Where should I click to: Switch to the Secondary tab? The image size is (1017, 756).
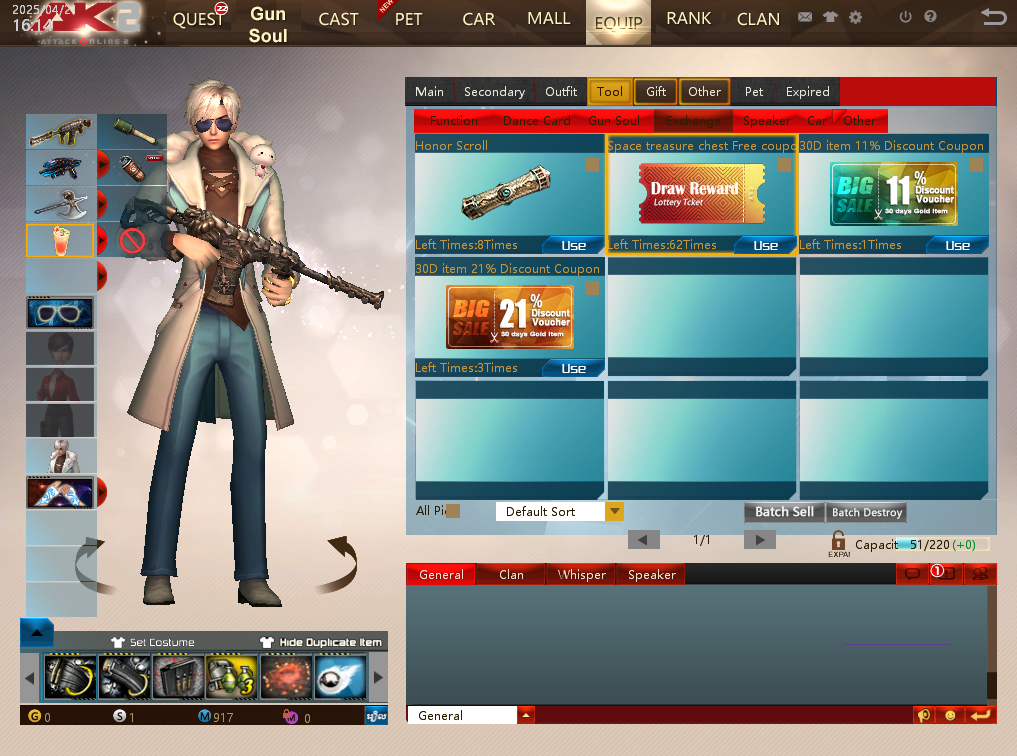click(494, 92)
